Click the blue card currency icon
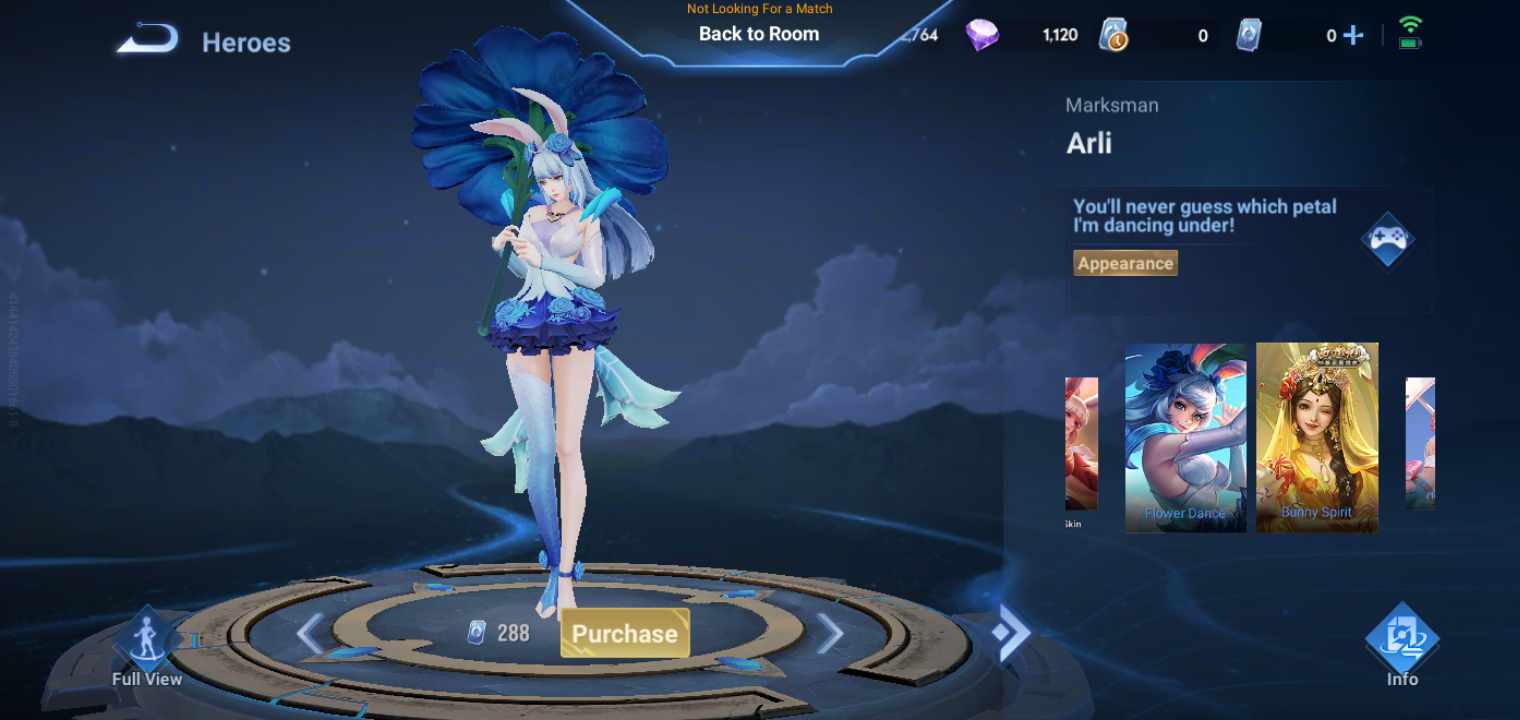The height and width of the screenshot is (720, 1520). 1249,33
